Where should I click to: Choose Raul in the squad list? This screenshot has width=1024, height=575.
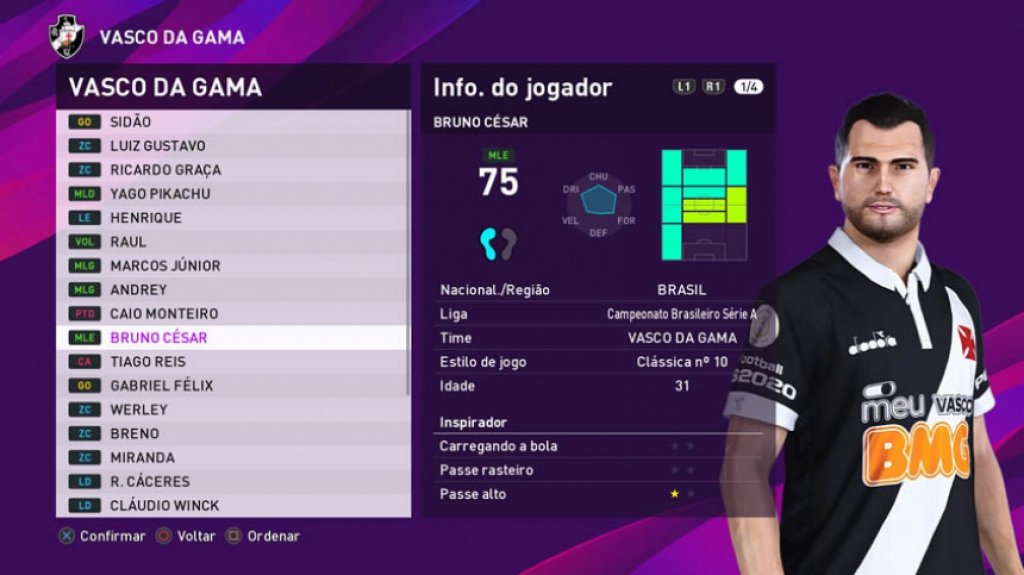[232, 242]
